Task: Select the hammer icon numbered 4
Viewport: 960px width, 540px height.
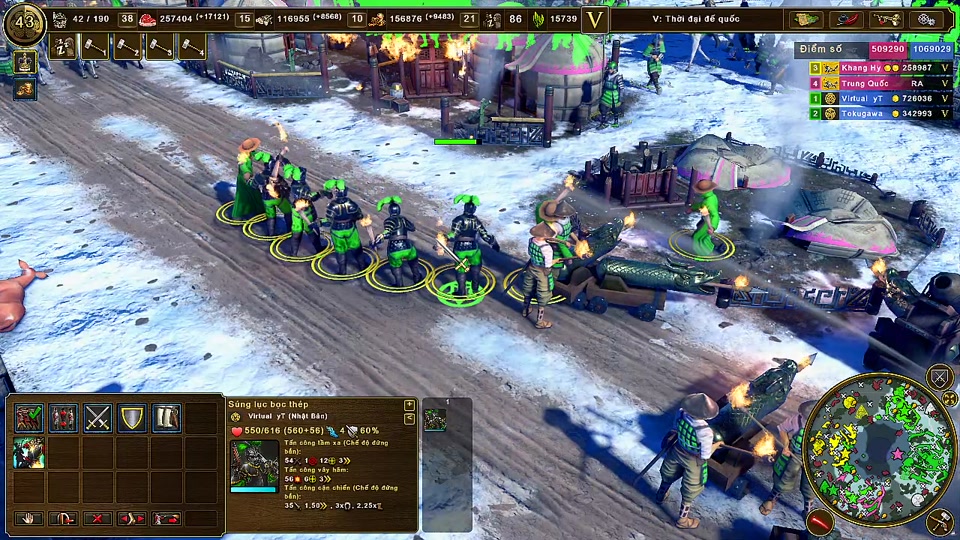Action: point(192,47)
